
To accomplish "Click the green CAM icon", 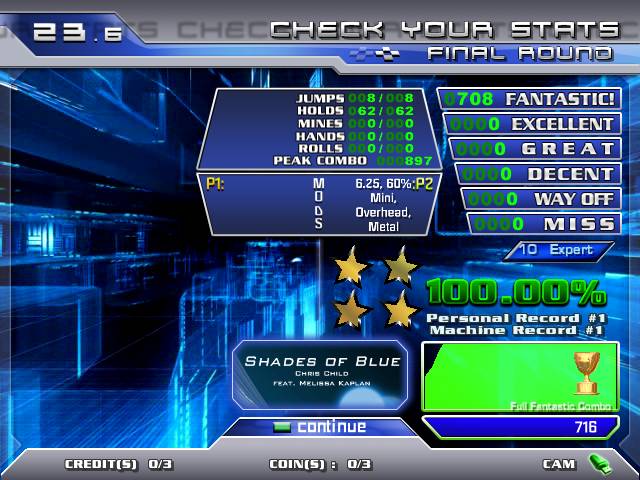I will 600,463.
